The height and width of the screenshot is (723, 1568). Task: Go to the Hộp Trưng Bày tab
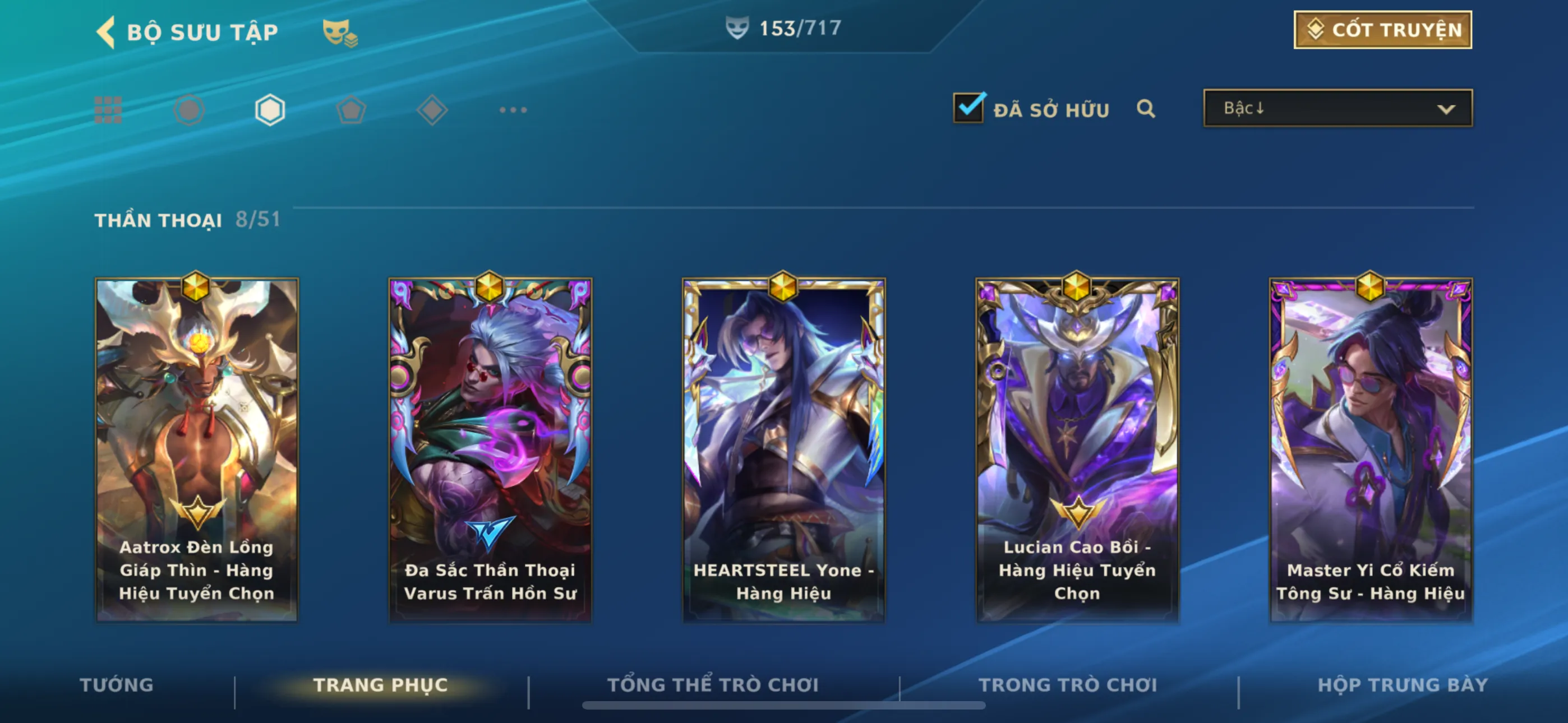pyautogui.click(x=1403, y=685)
